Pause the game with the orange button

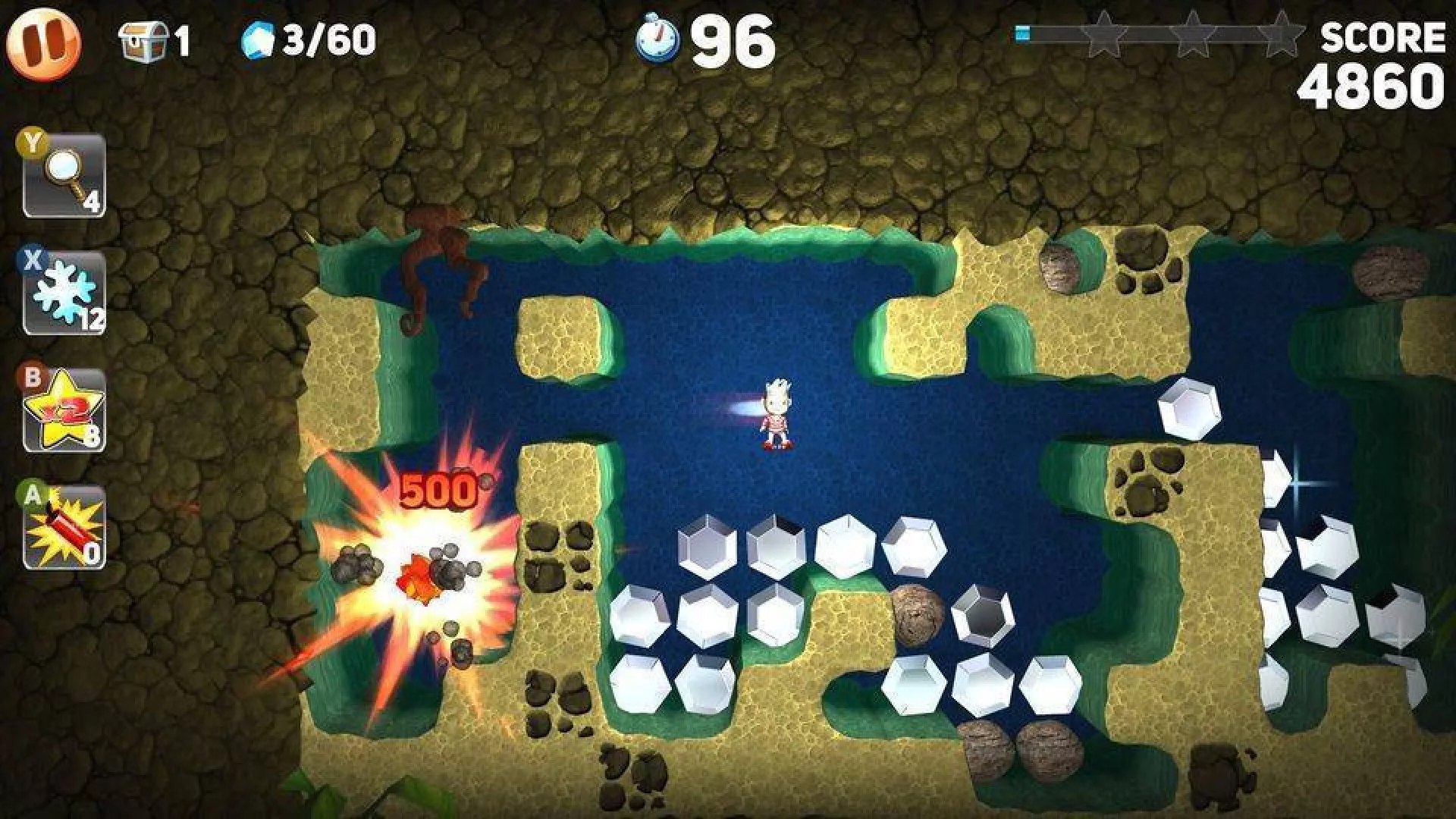tap(43, 43)
